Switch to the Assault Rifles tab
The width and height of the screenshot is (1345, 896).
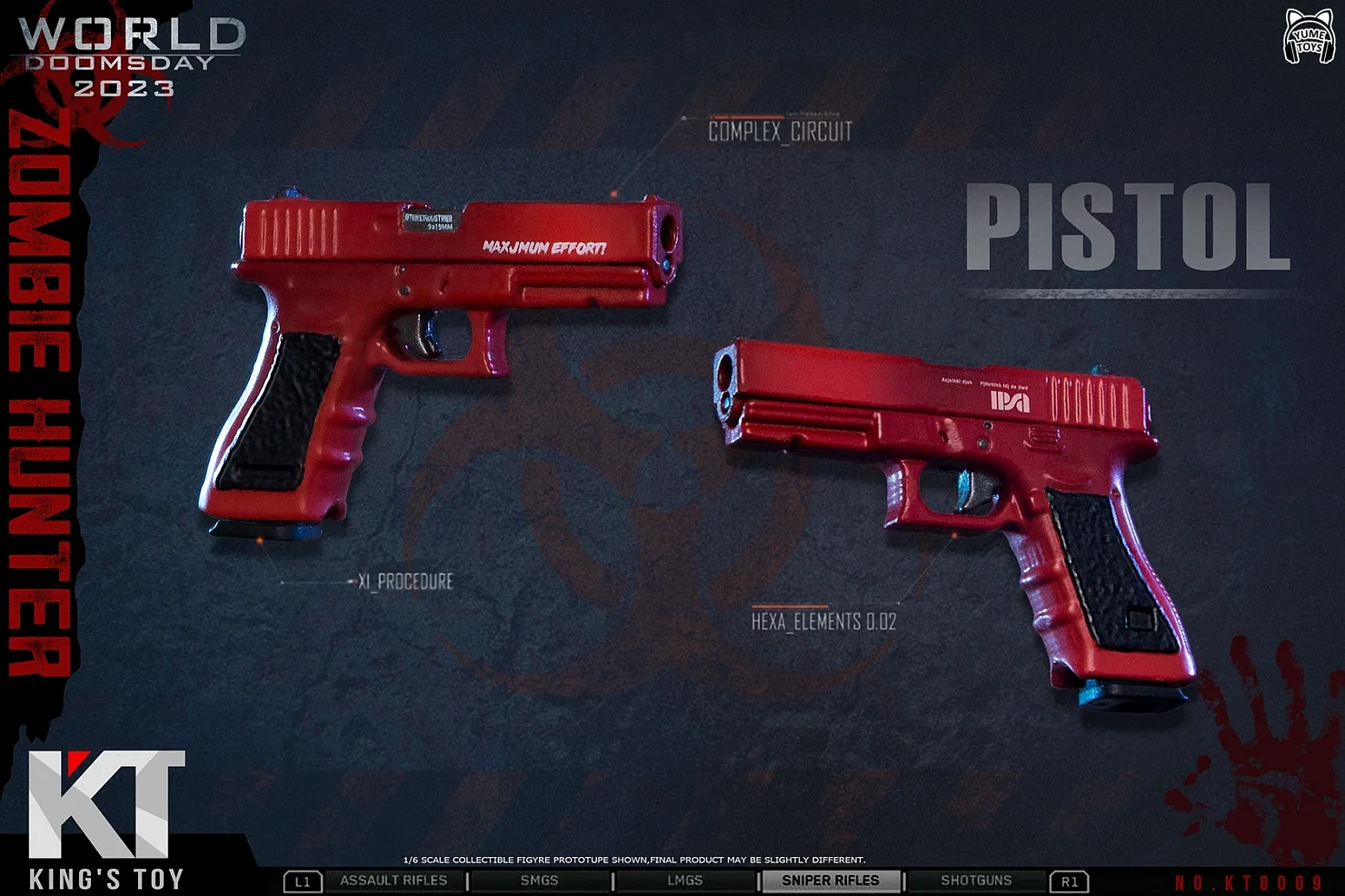pos(394,881)
